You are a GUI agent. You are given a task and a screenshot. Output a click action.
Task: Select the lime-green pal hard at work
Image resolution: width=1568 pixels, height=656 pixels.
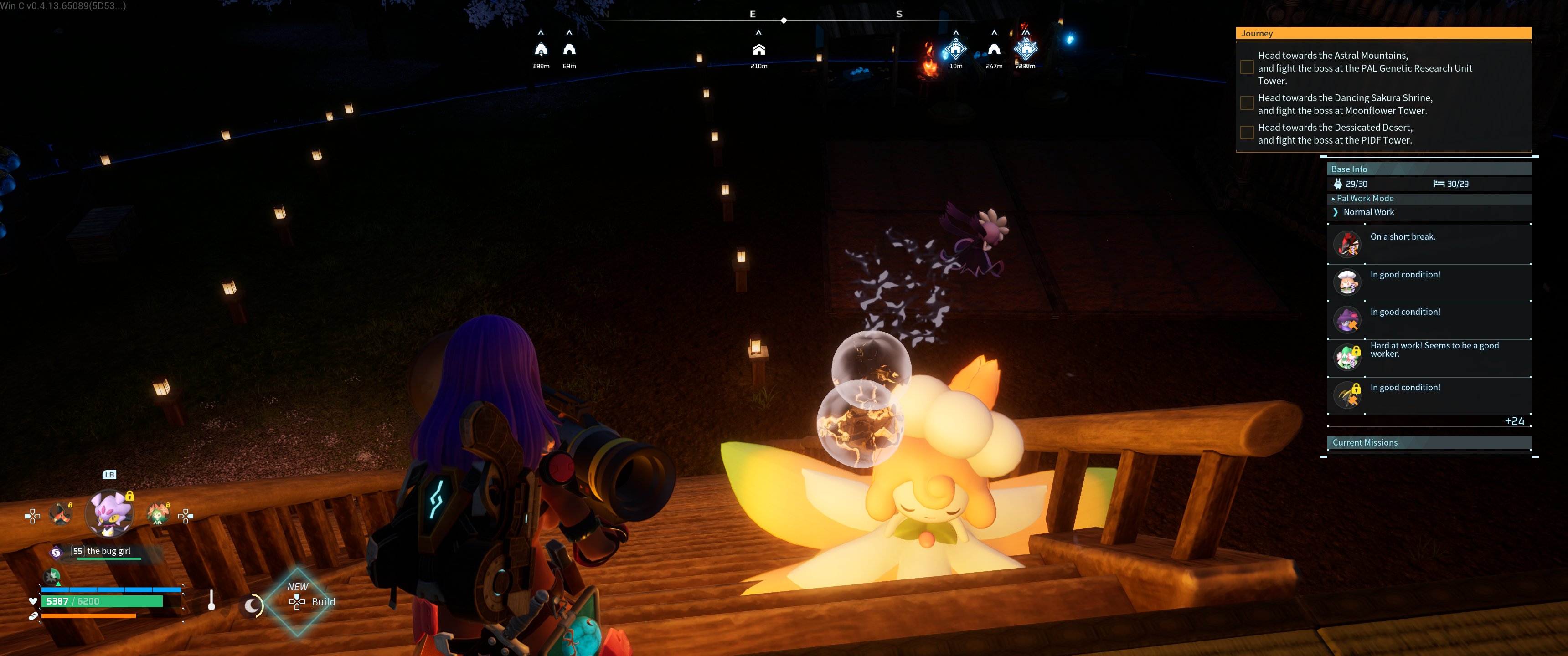coord(1347,357)
